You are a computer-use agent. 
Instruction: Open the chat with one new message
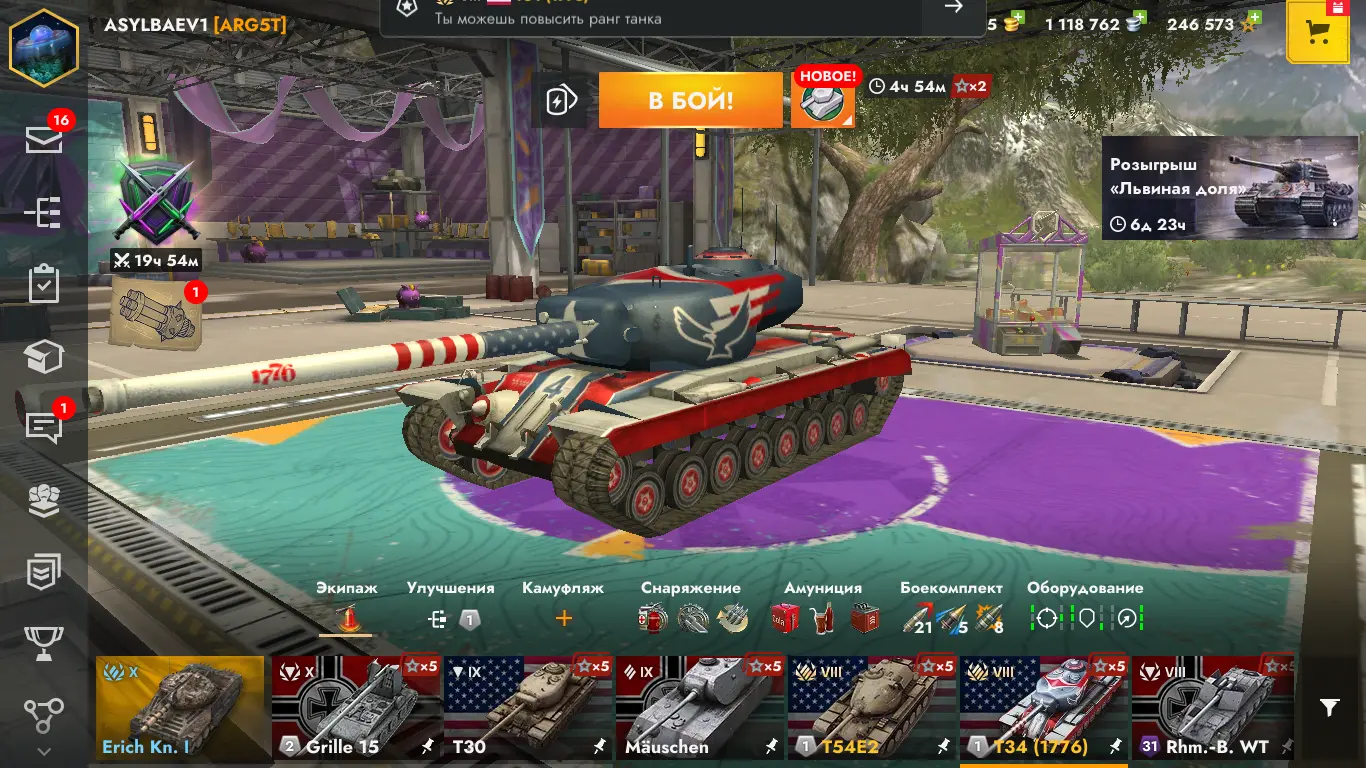click(44, 427)
